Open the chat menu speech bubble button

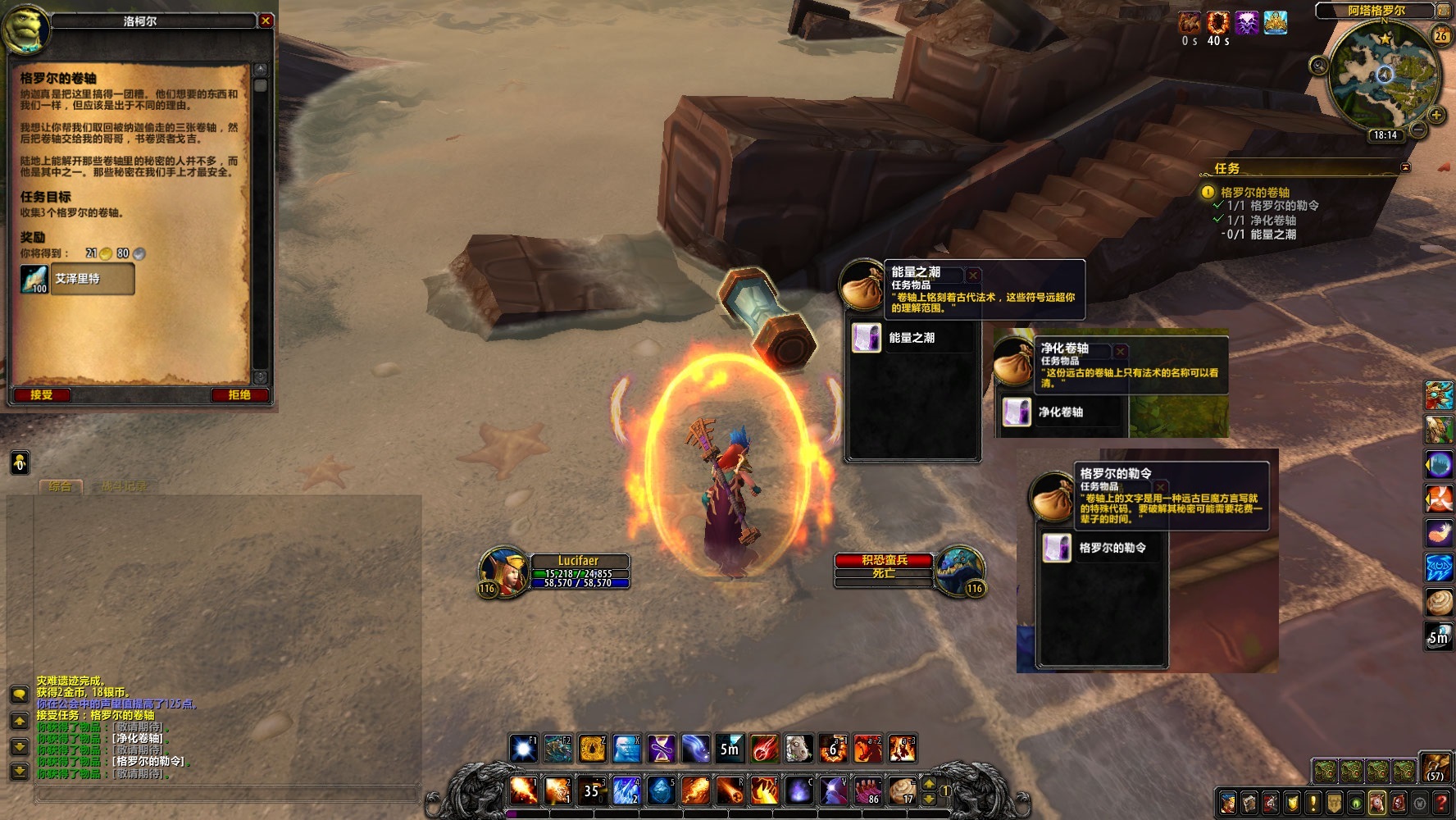click(20, 695)
